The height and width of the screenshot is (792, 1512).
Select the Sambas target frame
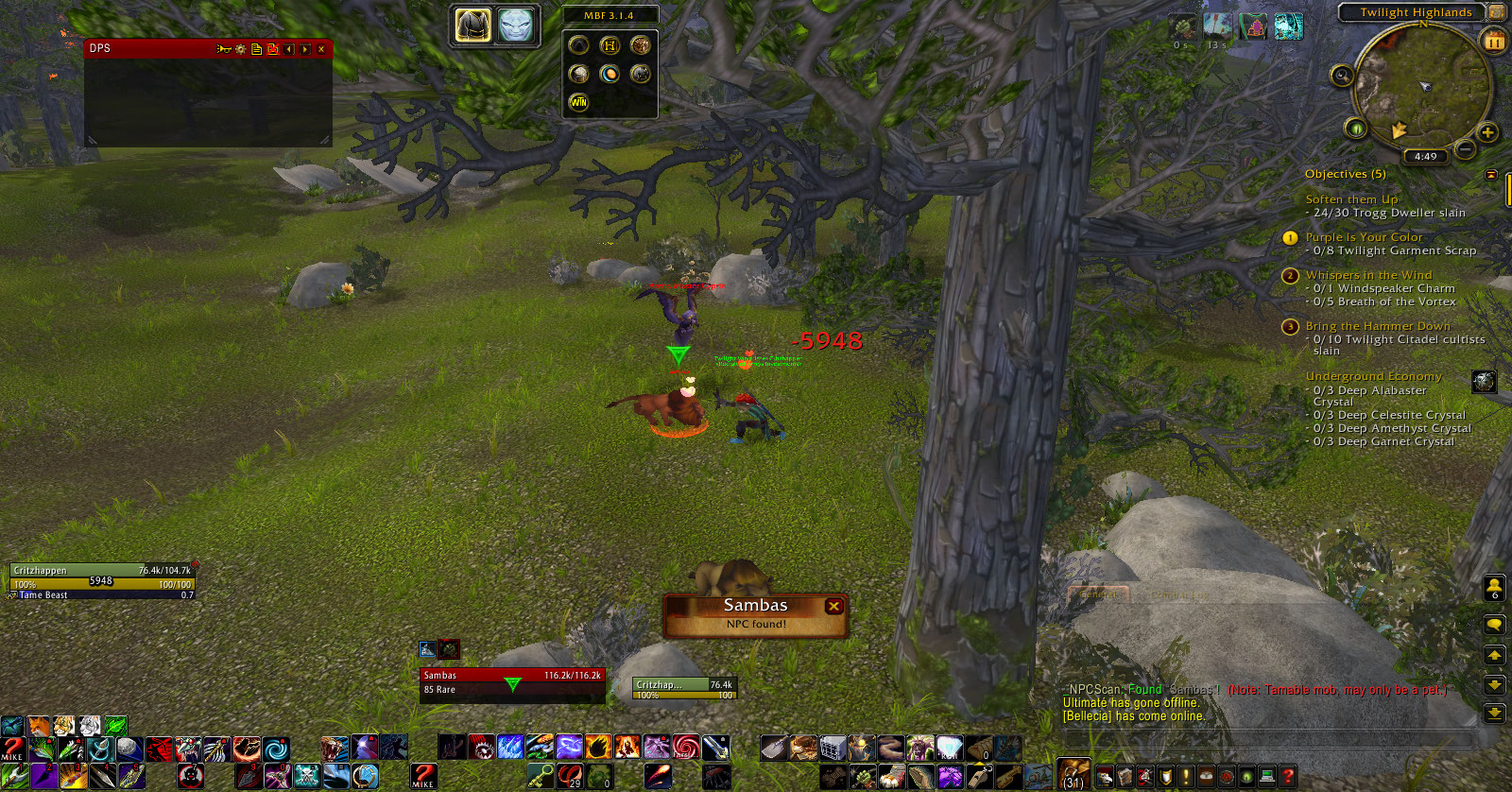[511, 682]
